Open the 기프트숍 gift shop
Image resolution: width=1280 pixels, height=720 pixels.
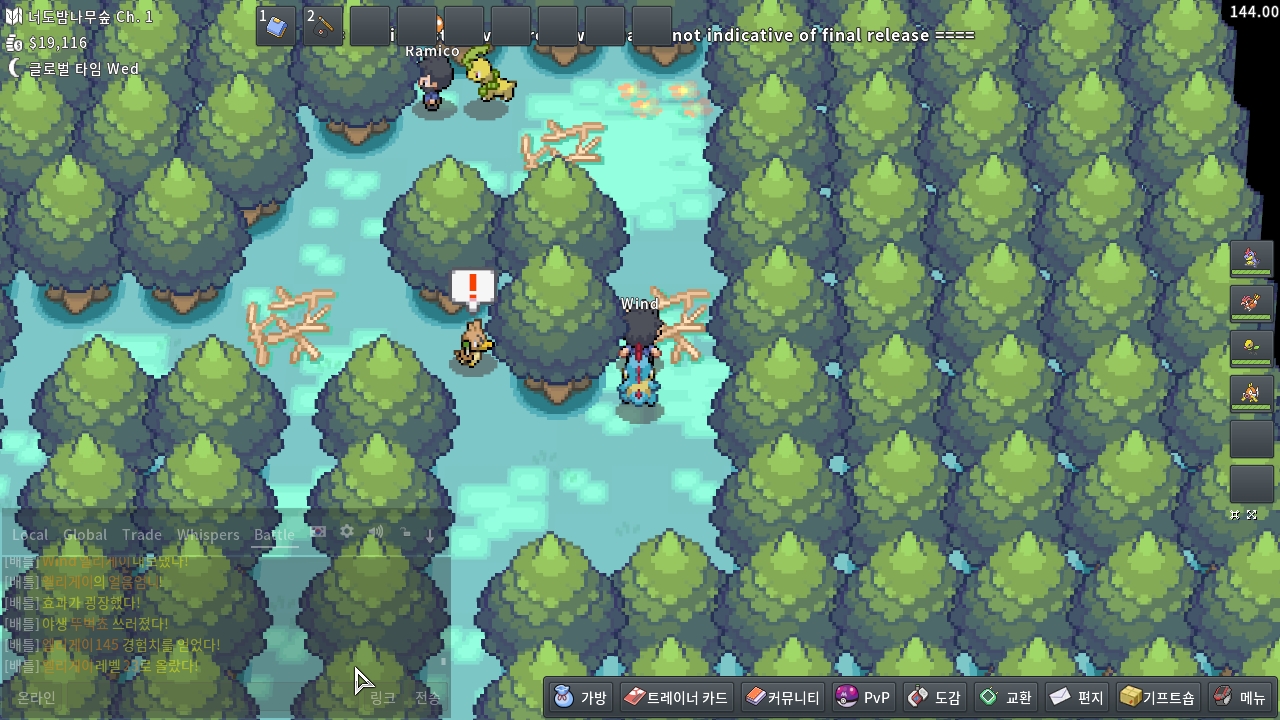(x=1157, y=697)
